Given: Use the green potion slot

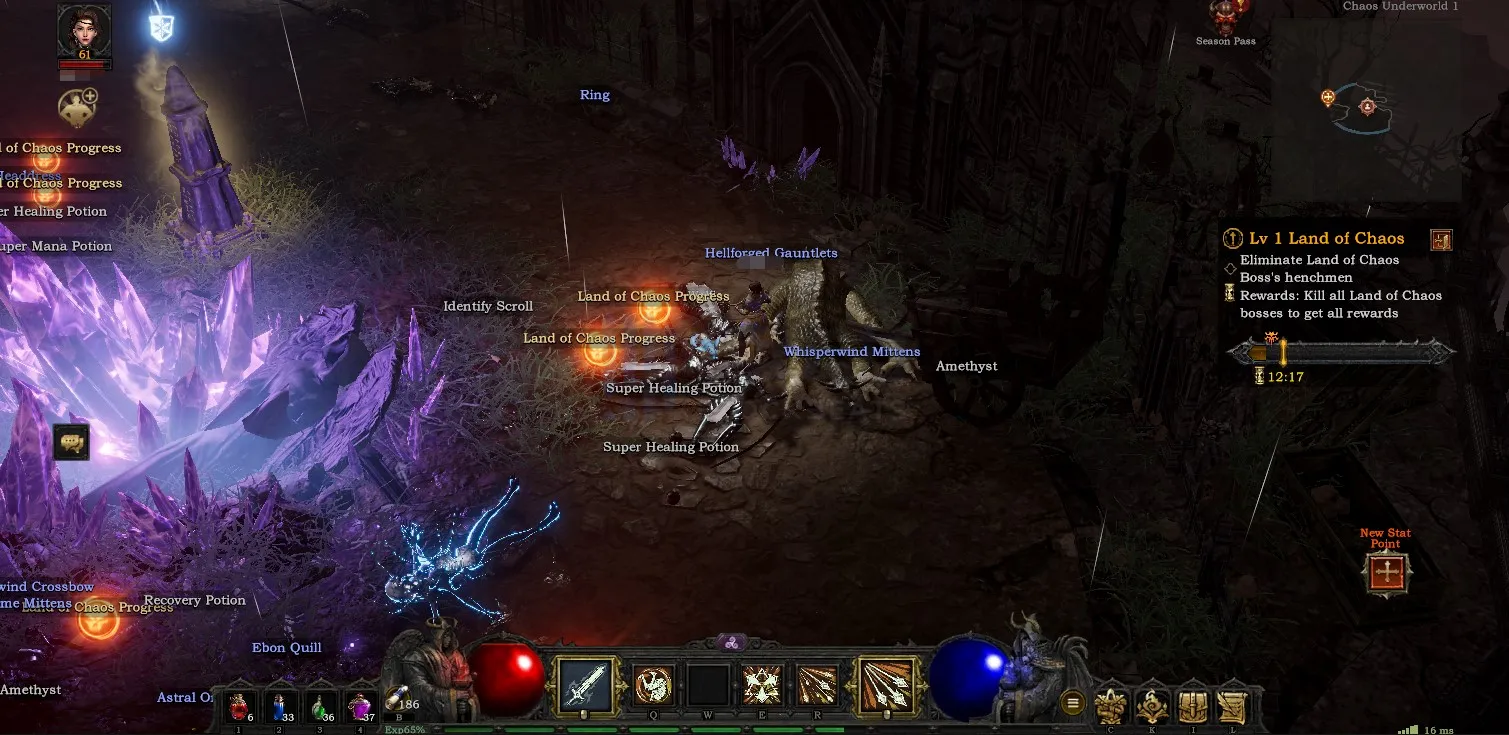Looking at the screenshot, I should [x=319, y=708].
